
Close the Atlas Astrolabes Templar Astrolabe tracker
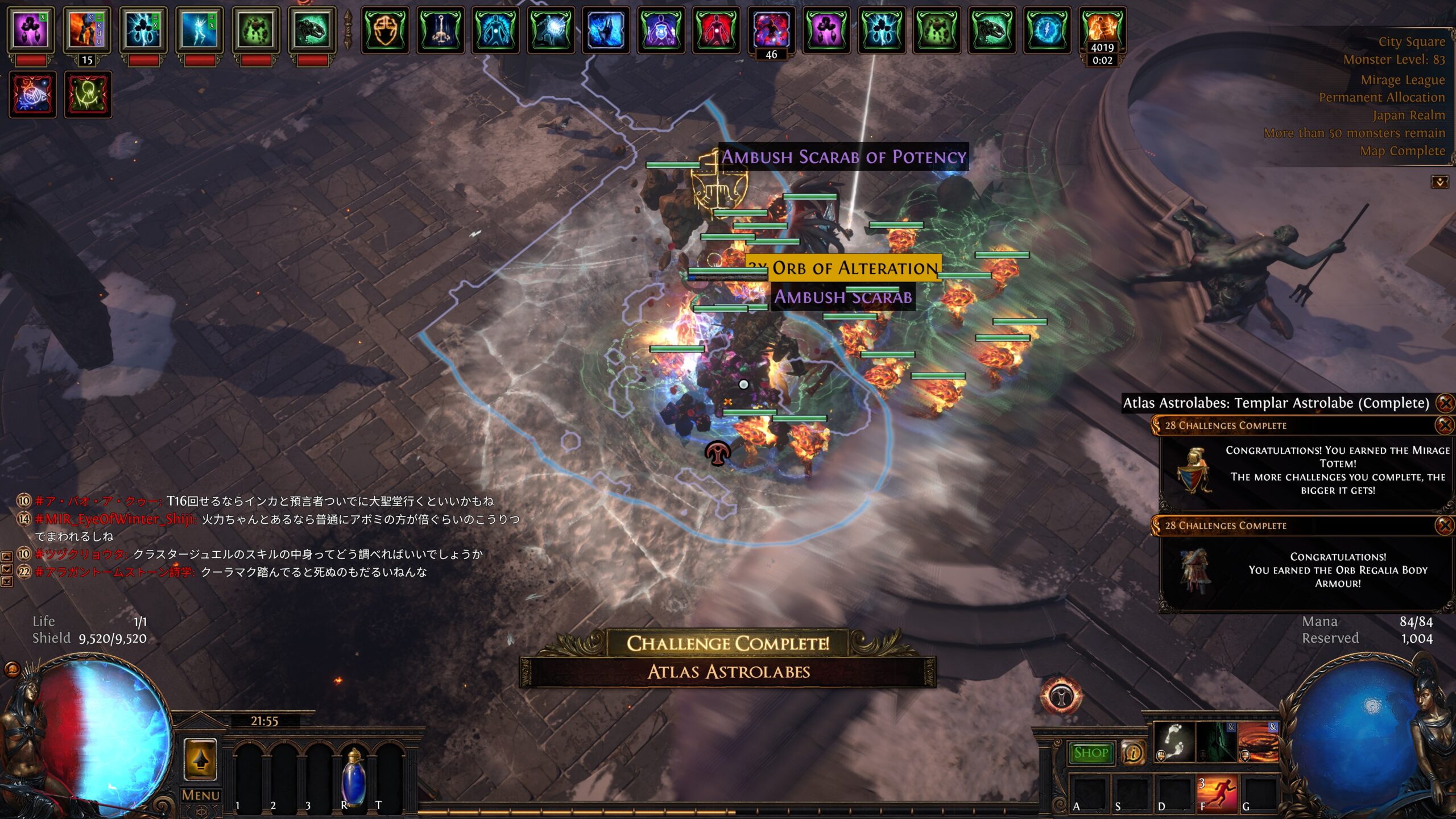(x=1445, y=403)
